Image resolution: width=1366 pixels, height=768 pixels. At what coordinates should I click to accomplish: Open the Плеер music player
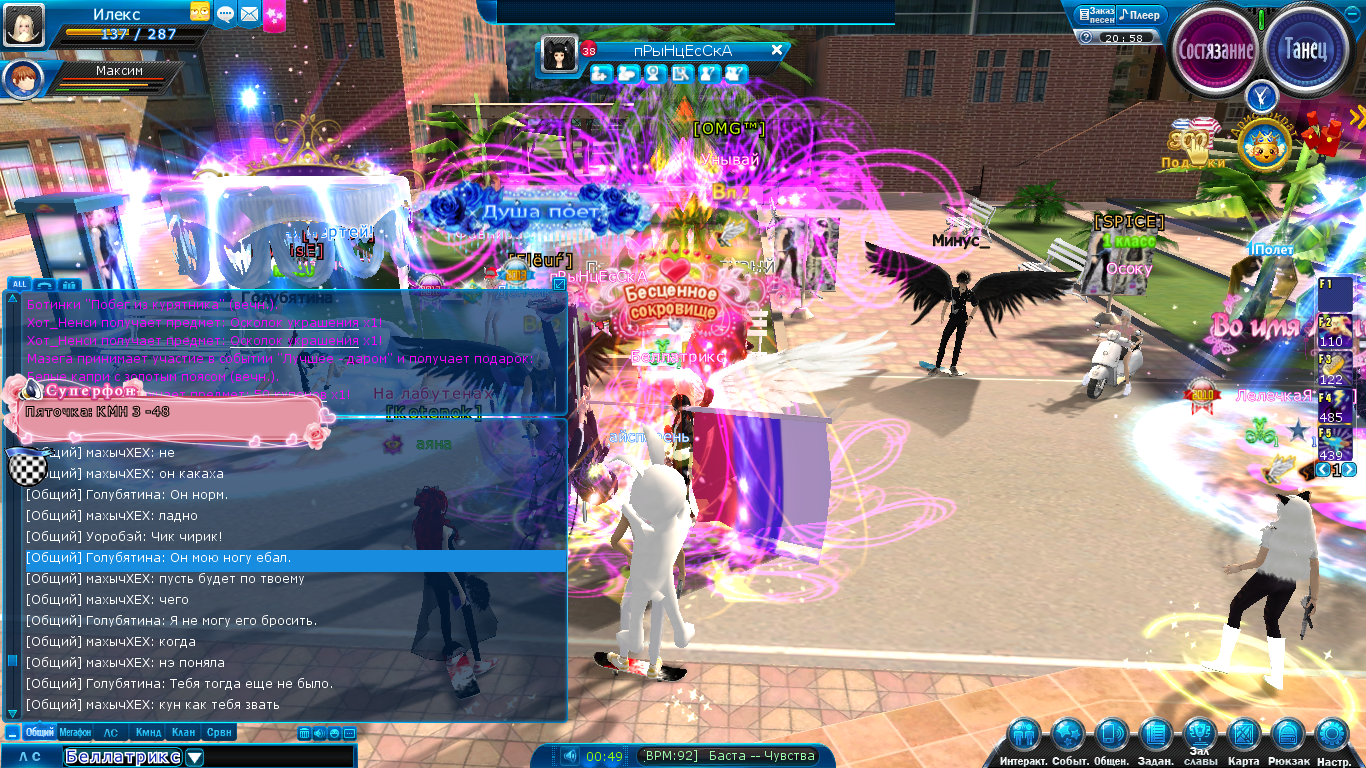click(1140, 15)
